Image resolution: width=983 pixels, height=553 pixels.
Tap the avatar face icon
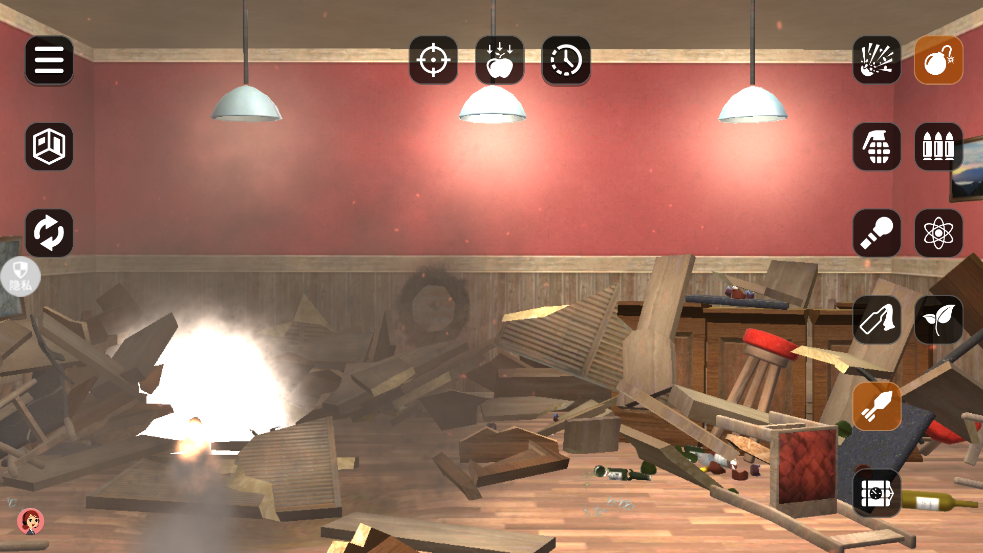click(30, 521)
